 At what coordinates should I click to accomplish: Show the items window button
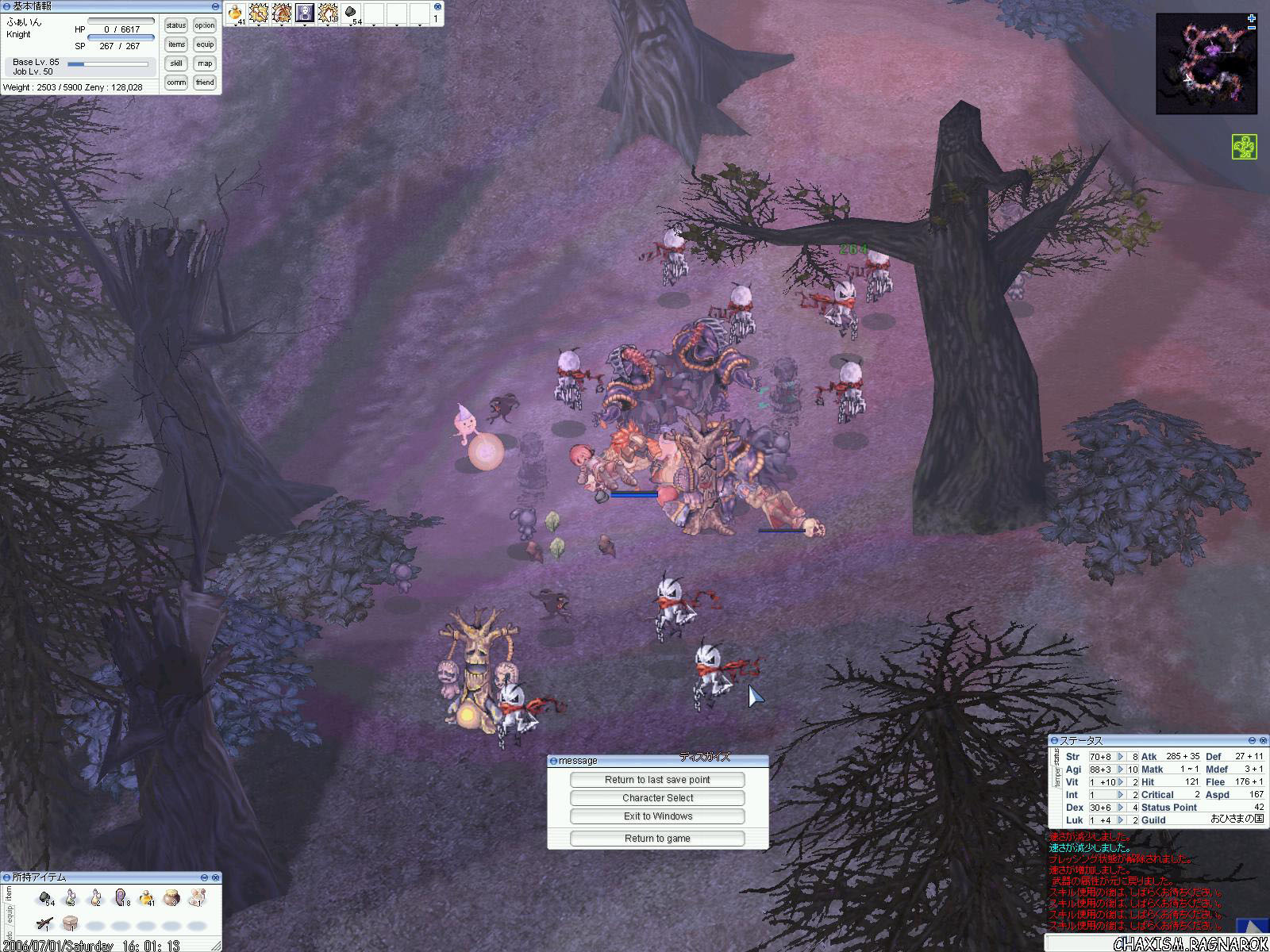pyautogui.click(x=176, y=44)
